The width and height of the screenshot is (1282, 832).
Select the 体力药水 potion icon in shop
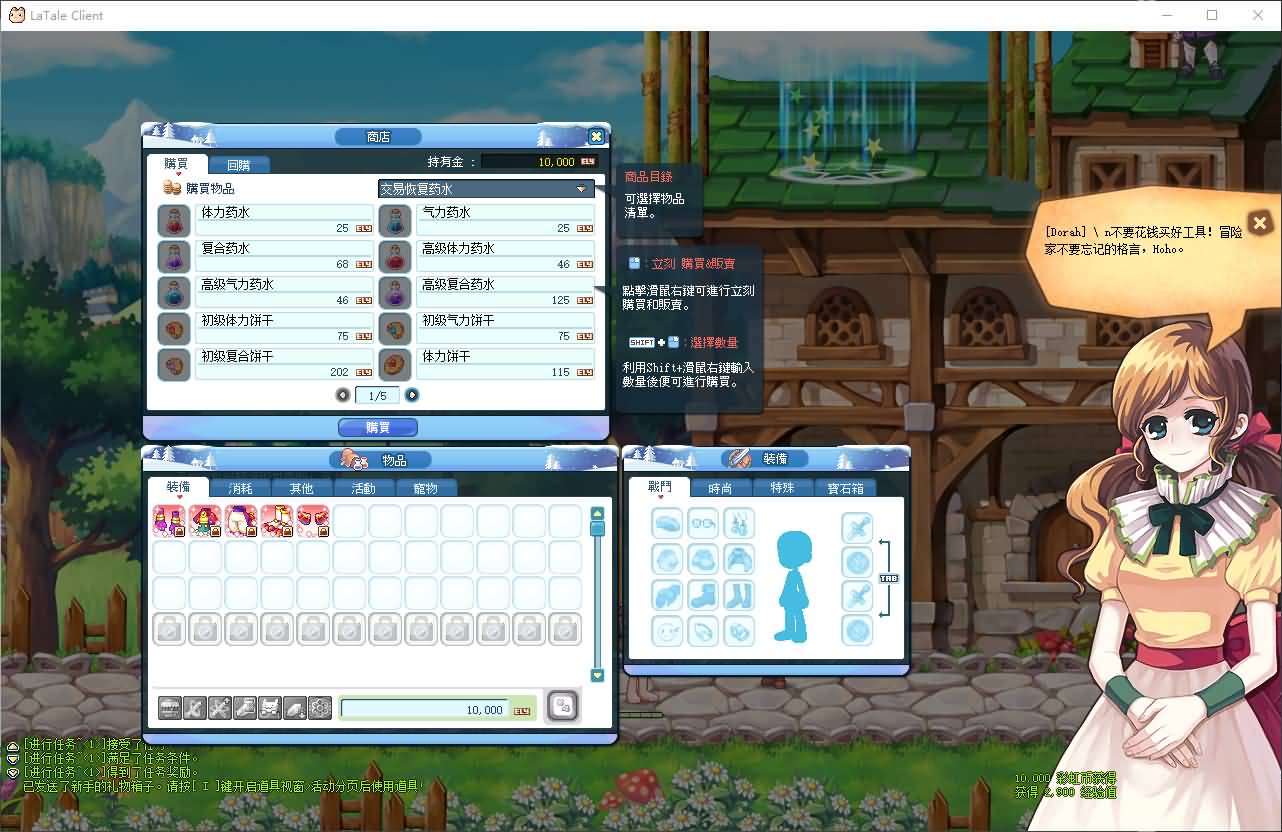(173, 220)
